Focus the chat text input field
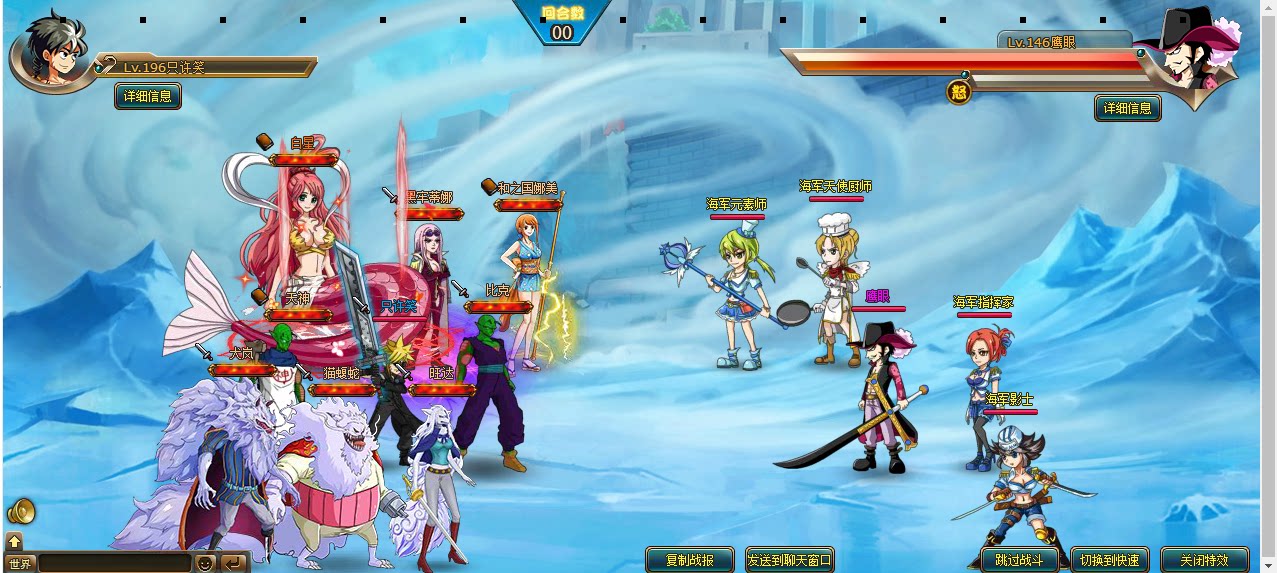This screenshot has height=573, width=1277. [x=113, y=563]
